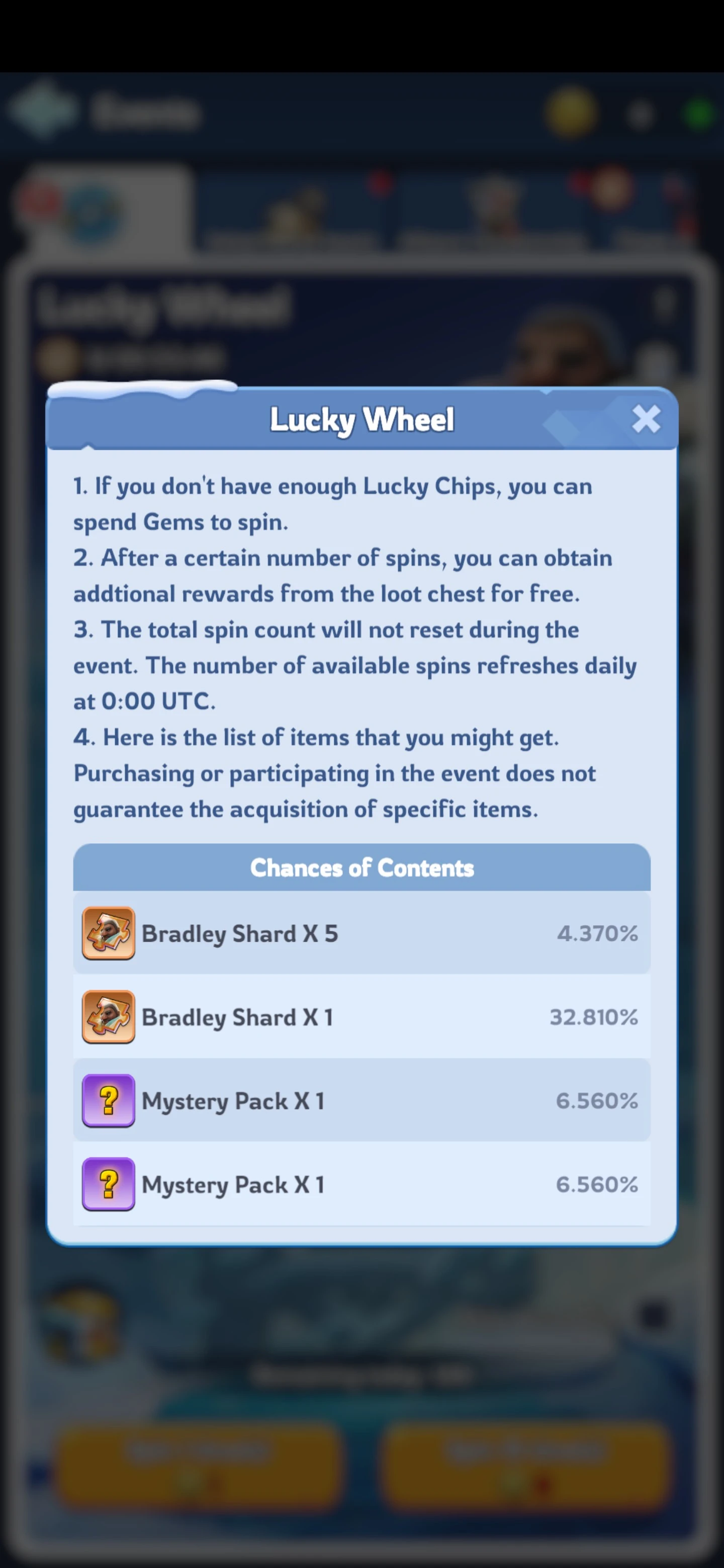Select the first Mystery Pack question mark icon
Viewport: 724px width, 1568px height.
(x=109, y=1101)
